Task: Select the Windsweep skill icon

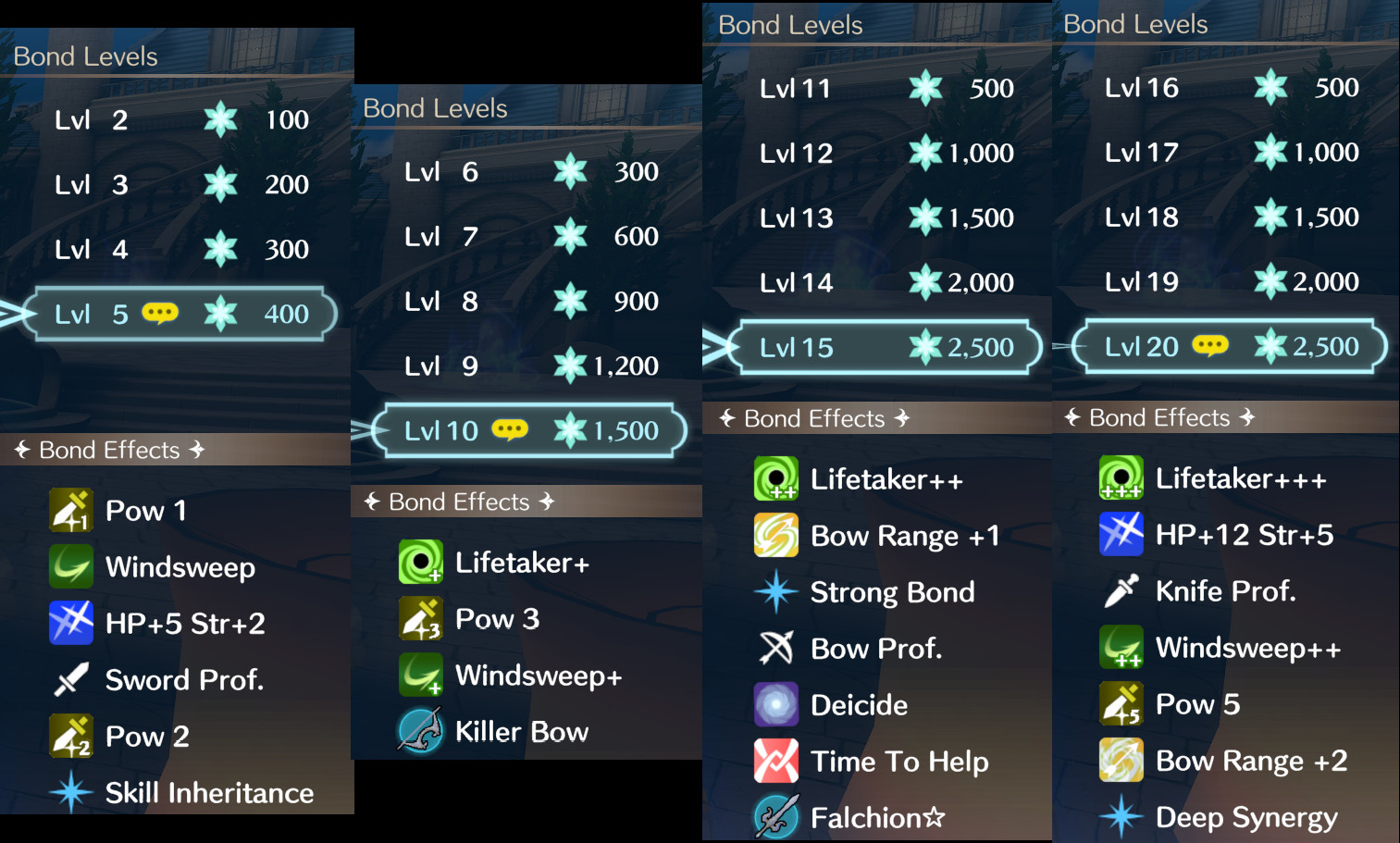Action: tap(70, 566)
